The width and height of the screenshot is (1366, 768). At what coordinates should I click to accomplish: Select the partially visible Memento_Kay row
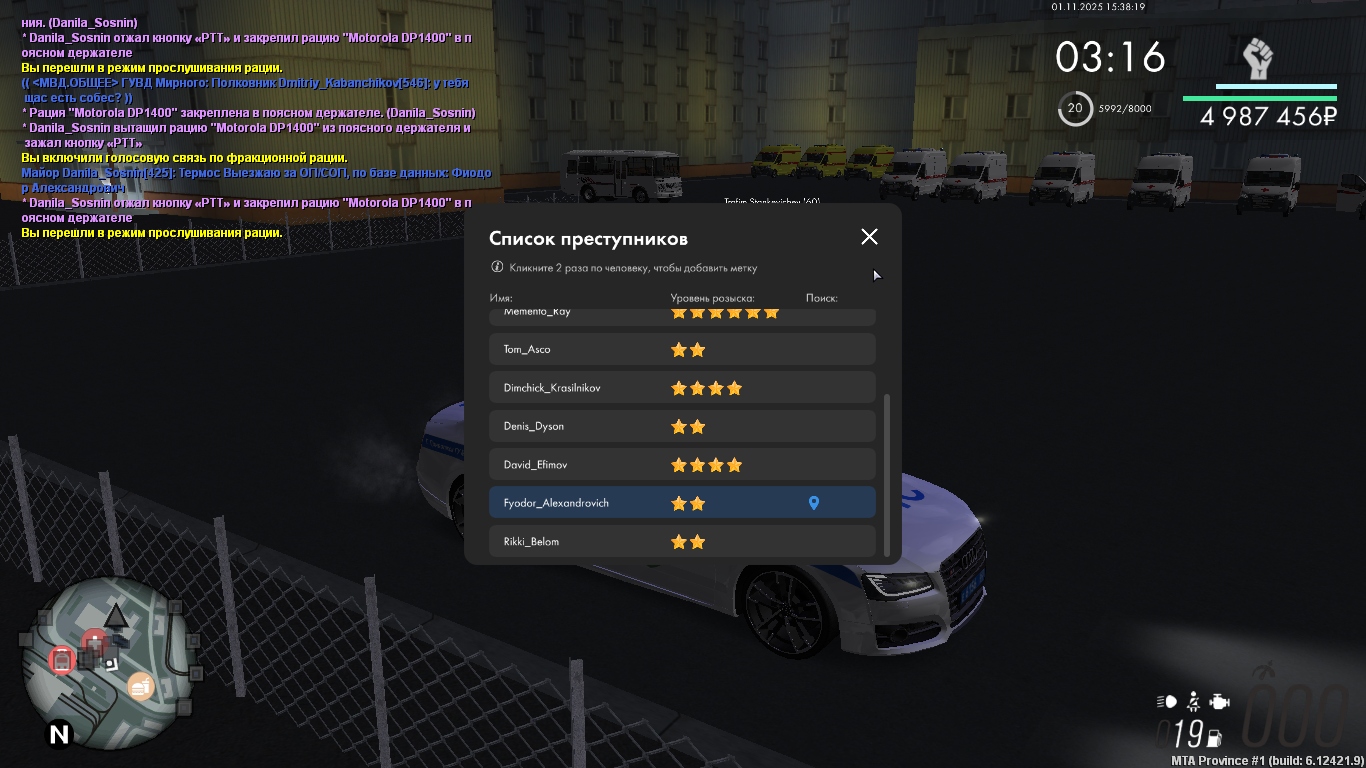(x=682, y=316)
